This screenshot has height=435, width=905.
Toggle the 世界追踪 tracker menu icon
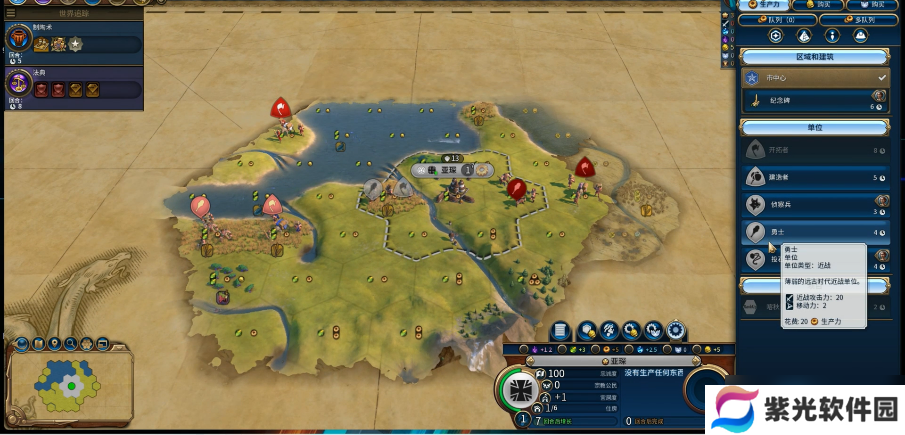tap(11, 13)
